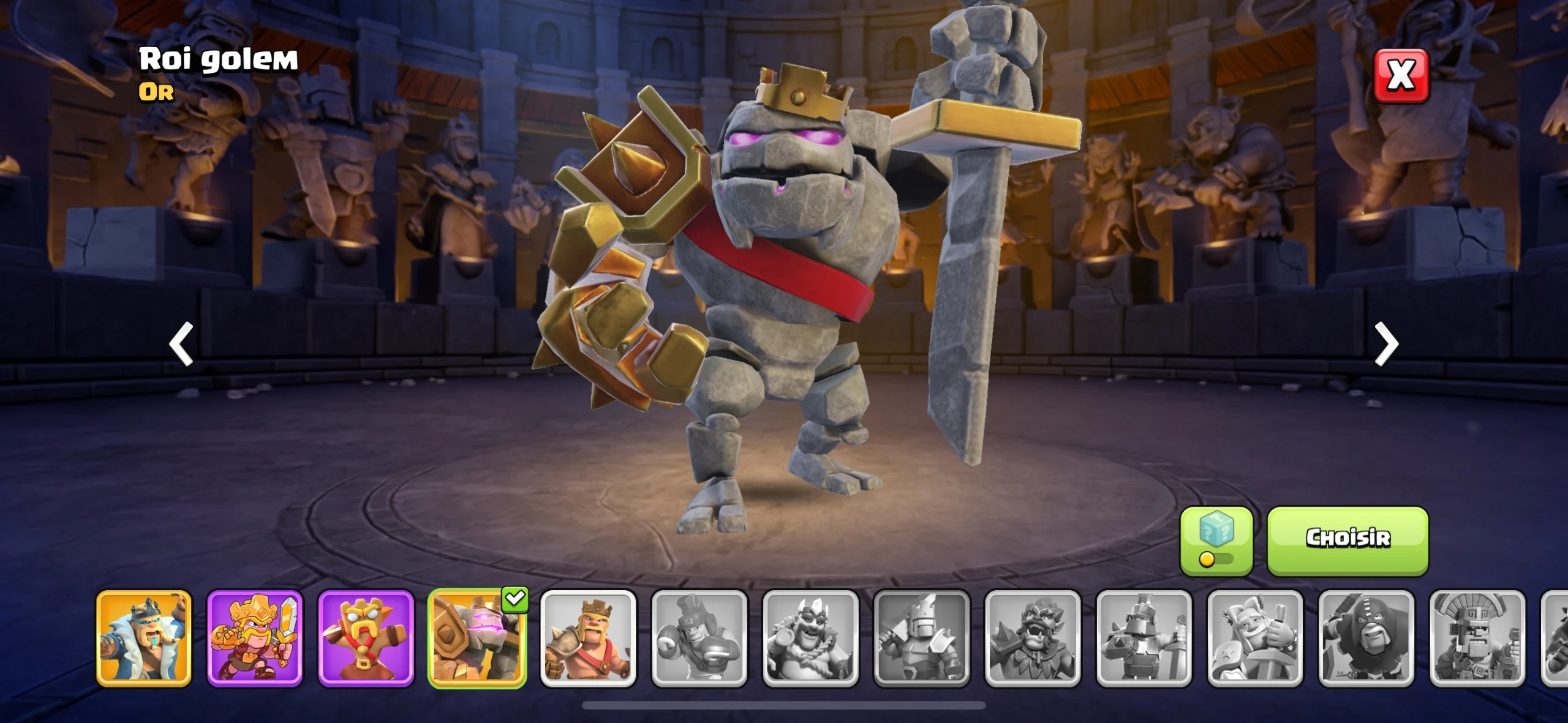The height and width of the screenshot is (723, 1568).
Task: Show the previous skin with left arrow
Action: (181, 344)
